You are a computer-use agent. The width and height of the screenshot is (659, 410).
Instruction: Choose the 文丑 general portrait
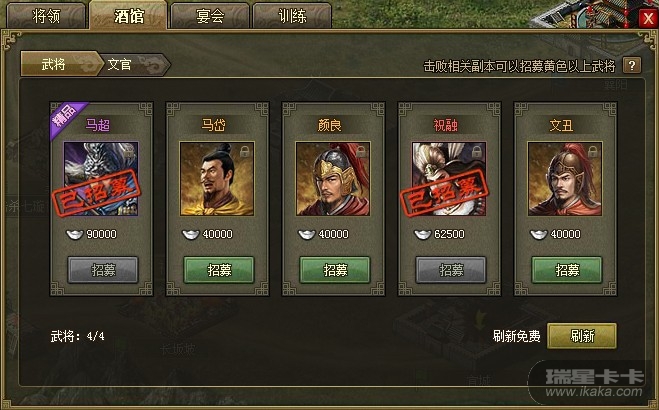tap(566, 178)
